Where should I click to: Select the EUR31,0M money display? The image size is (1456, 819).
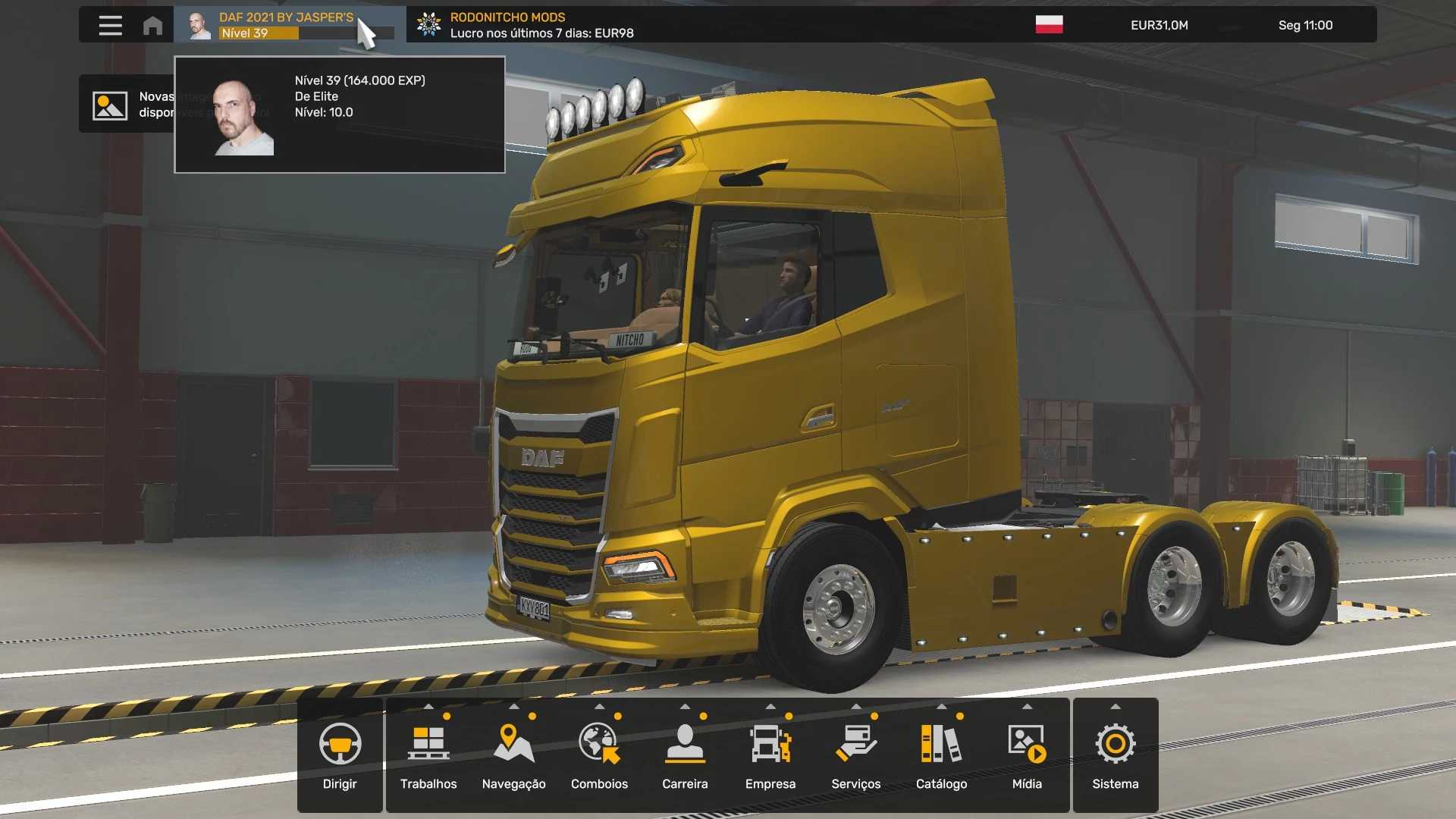(x=1159, y=25)
